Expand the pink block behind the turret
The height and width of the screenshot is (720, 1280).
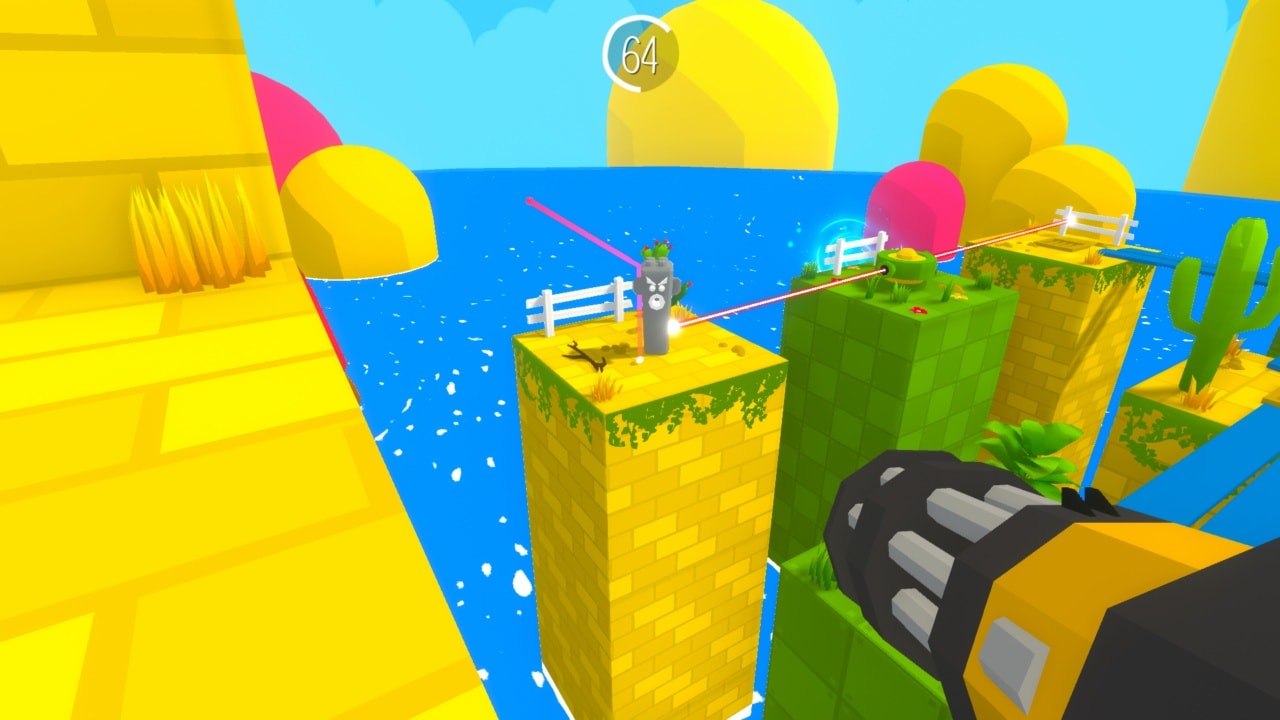[915, 200]
